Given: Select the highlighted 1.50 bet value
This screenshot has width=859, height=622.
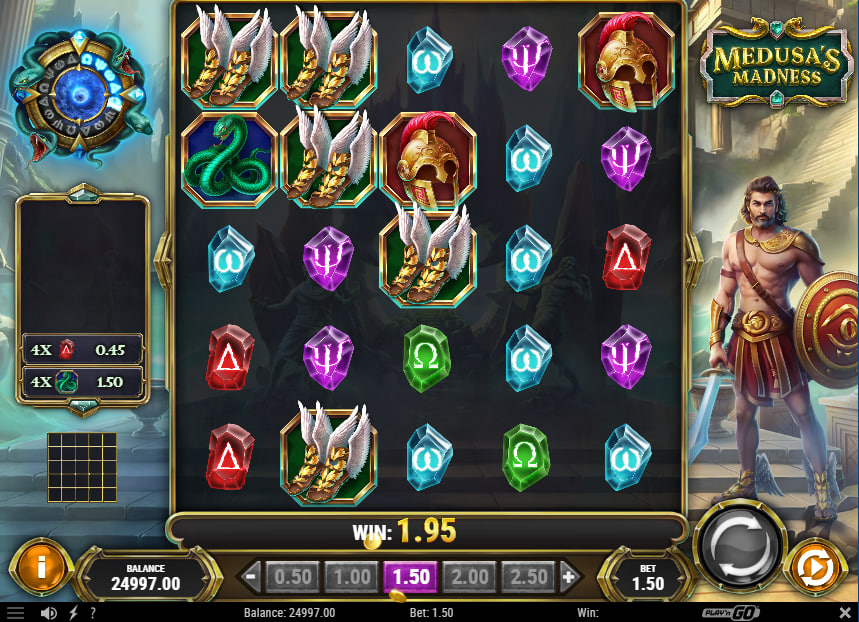Looking at the screenshot, I should click(x=410, y=576).
